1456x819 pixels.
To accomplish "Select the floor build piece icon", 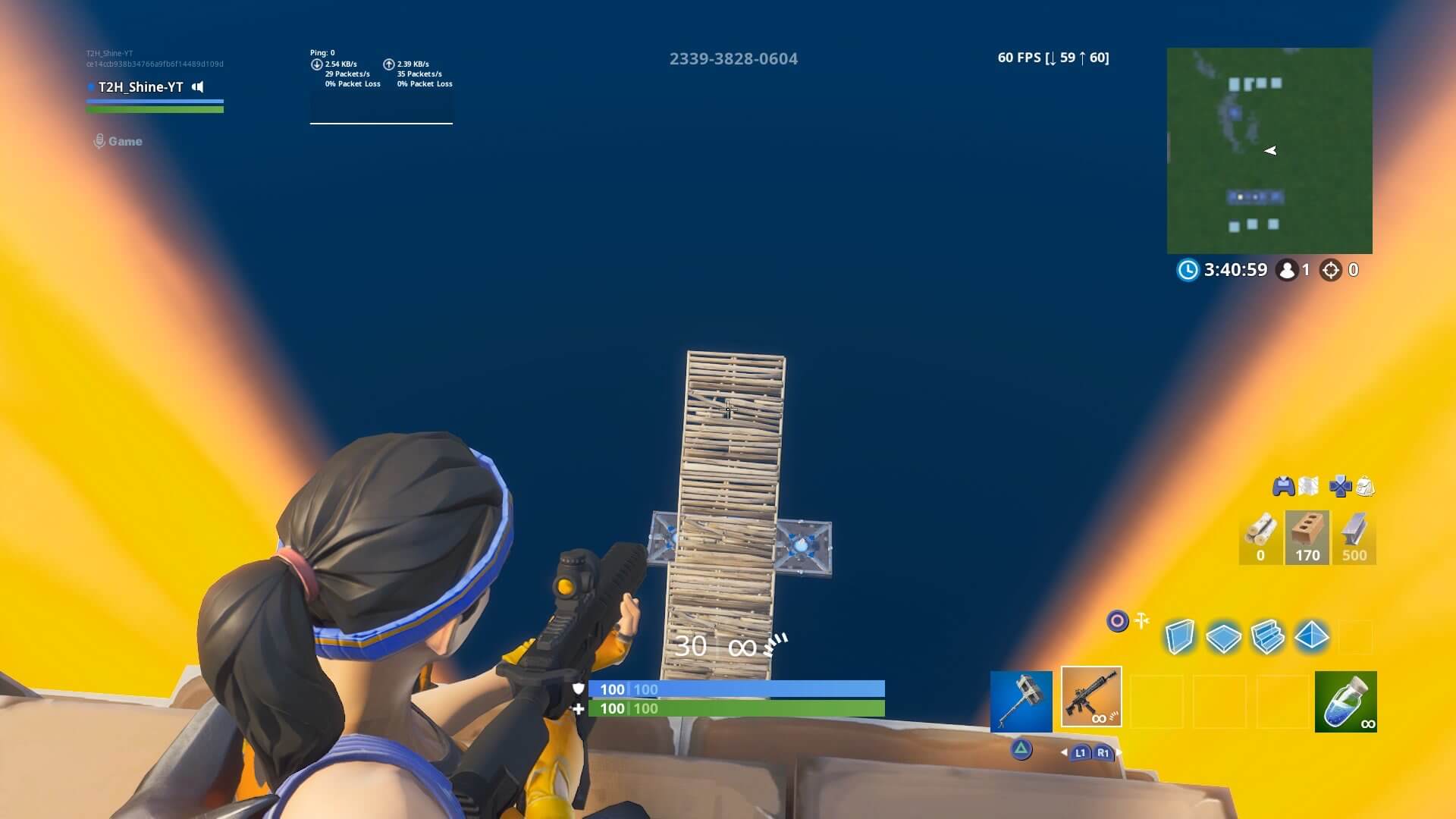I will [x=1224, y=637].
